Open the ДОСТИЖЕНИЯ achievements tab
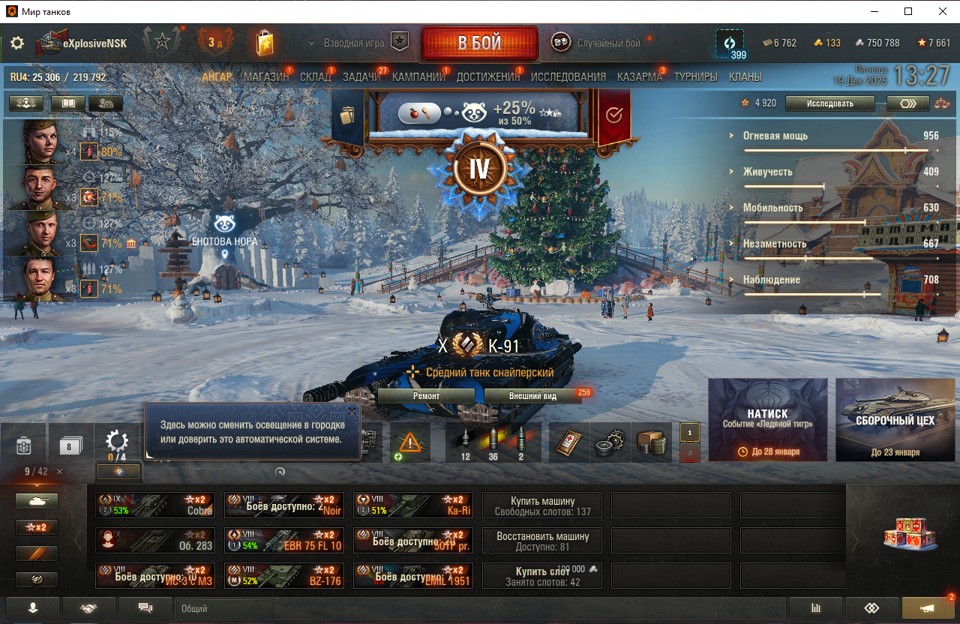Viewport: 960px width, 624px height. coord(488,77)
